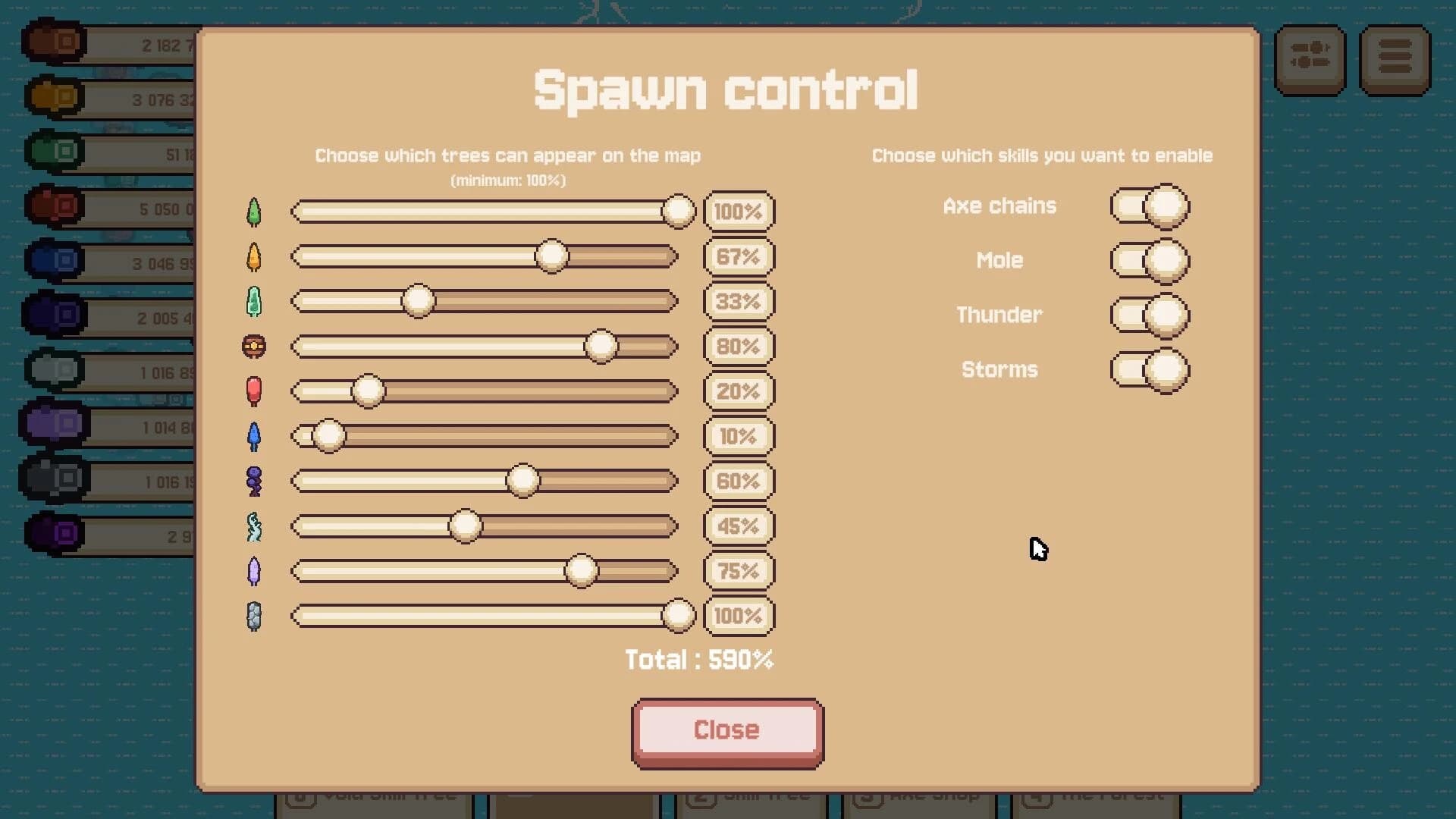Image resolution: width=1456 pixels, height=819 pixels.
Task: Click the red popsicle tree icon
Action: tap(254, 391)
